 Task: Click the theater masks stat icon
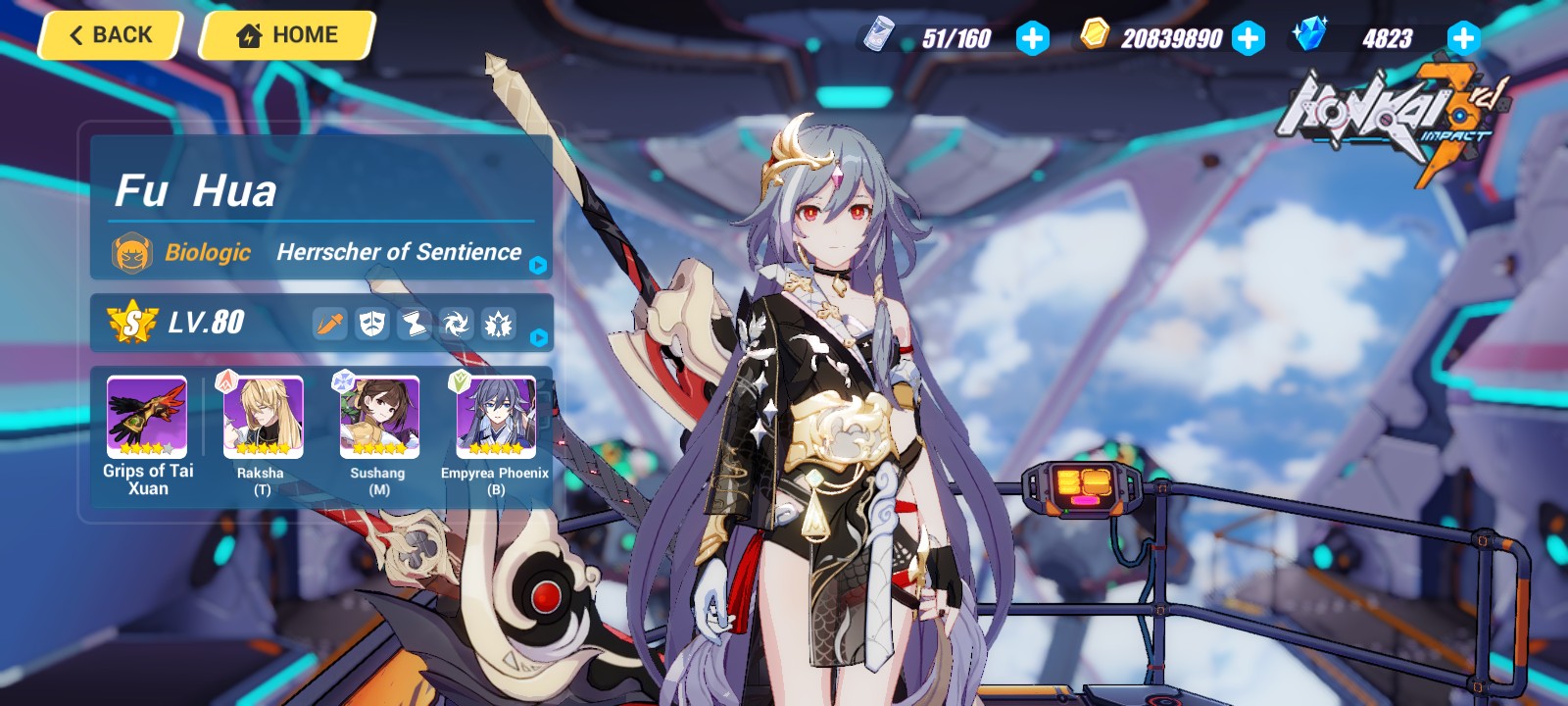(371, 324)
